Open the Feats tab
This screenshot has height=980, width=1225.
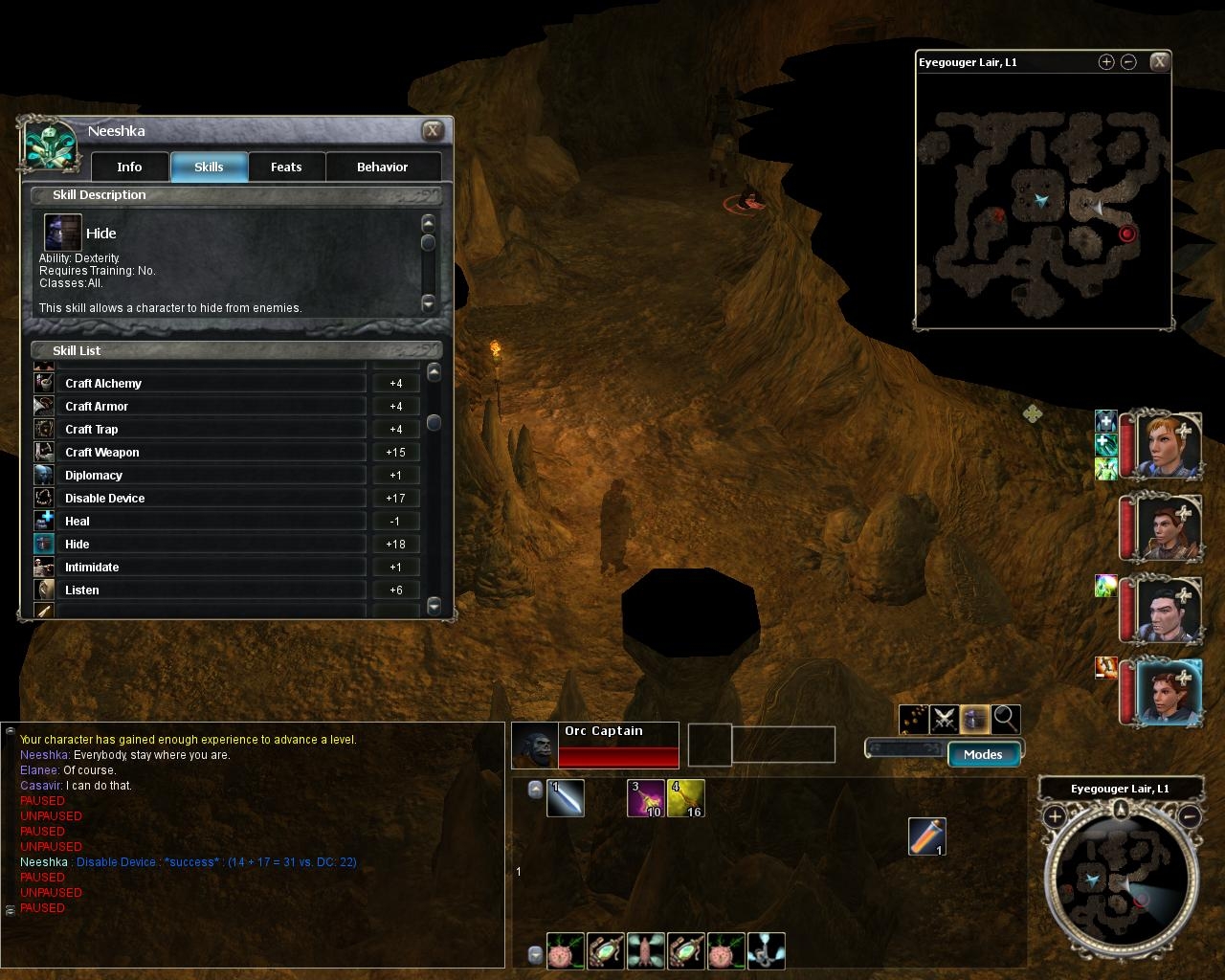point(286,167)
